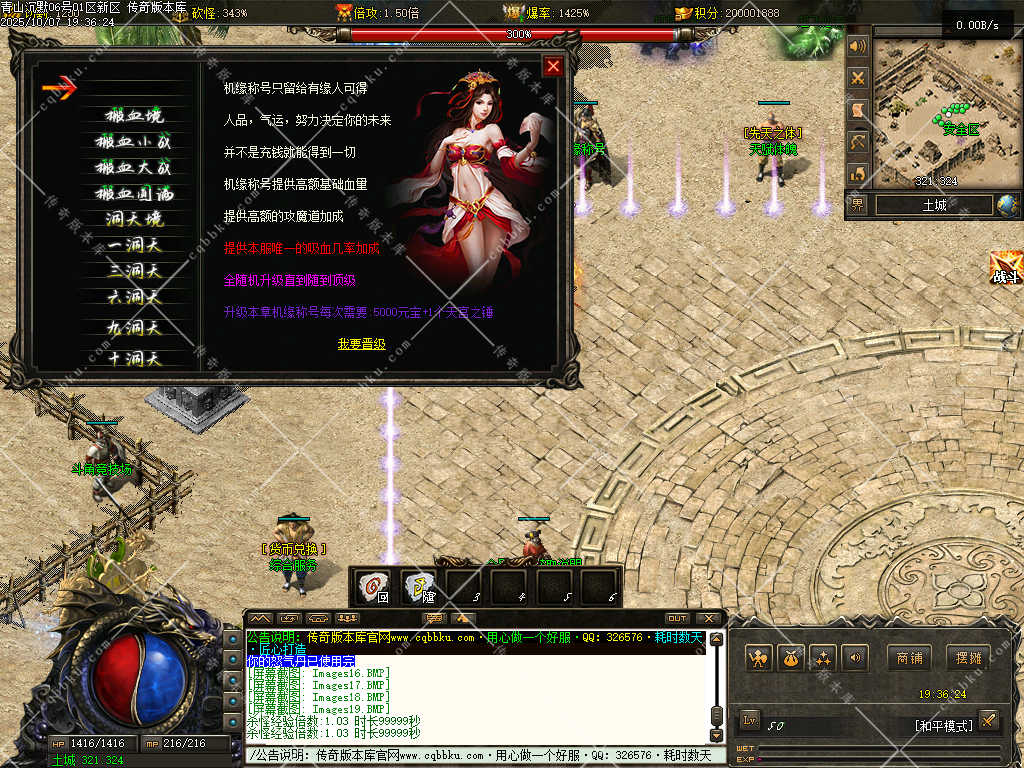
Task: Toggle the sound speaker icon beside minimap
Action: point(857,46)
